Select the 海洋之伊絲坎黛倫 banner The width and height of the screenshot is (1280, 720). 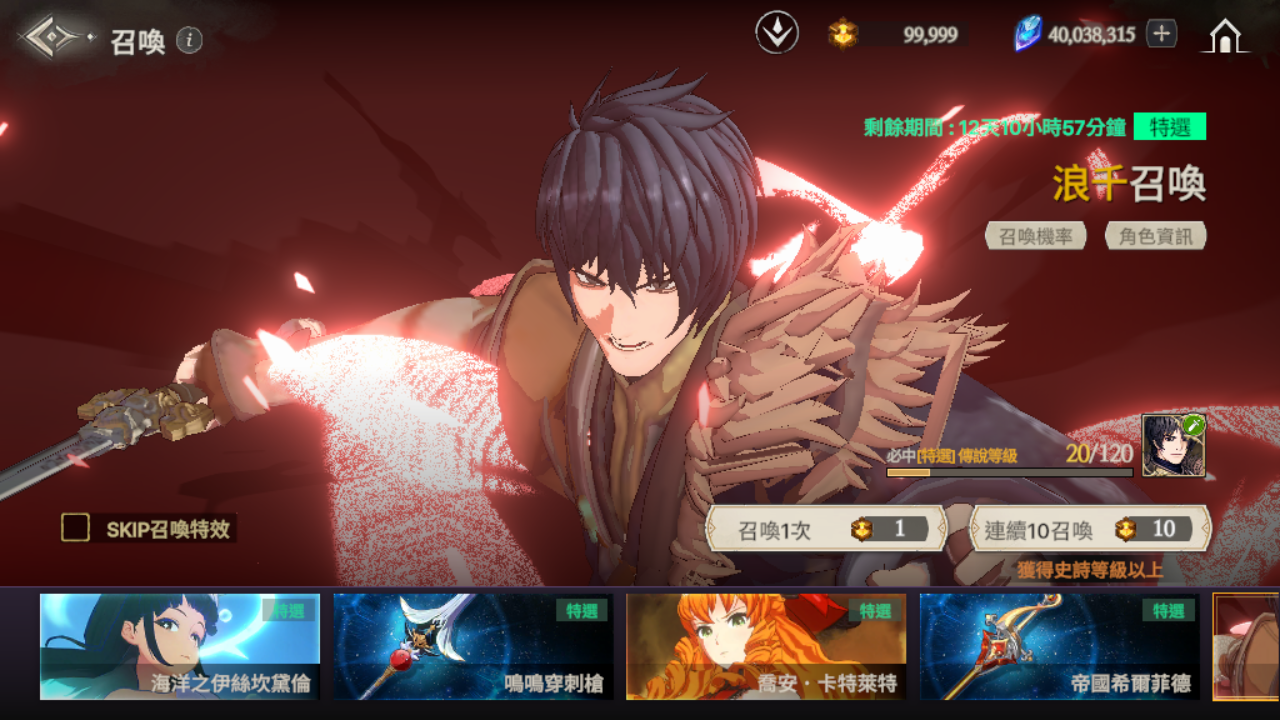coord(180,646)
